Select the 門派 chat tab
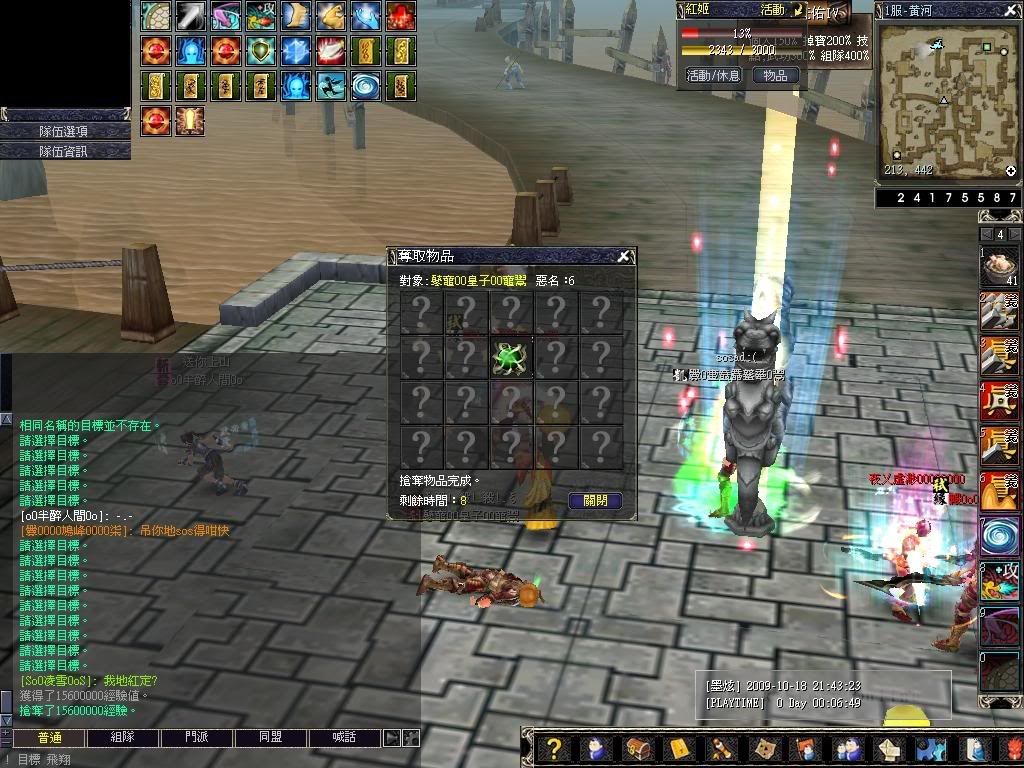This screenshot has width=1024, height=768. click(197, 738)
